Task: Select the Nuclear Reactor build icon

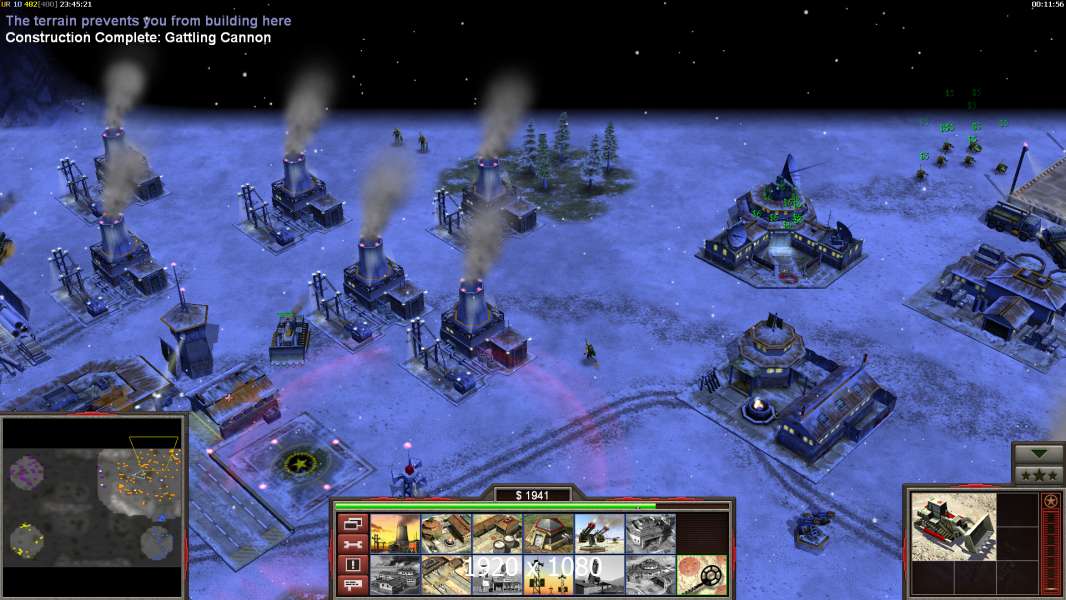Action: 395,534
